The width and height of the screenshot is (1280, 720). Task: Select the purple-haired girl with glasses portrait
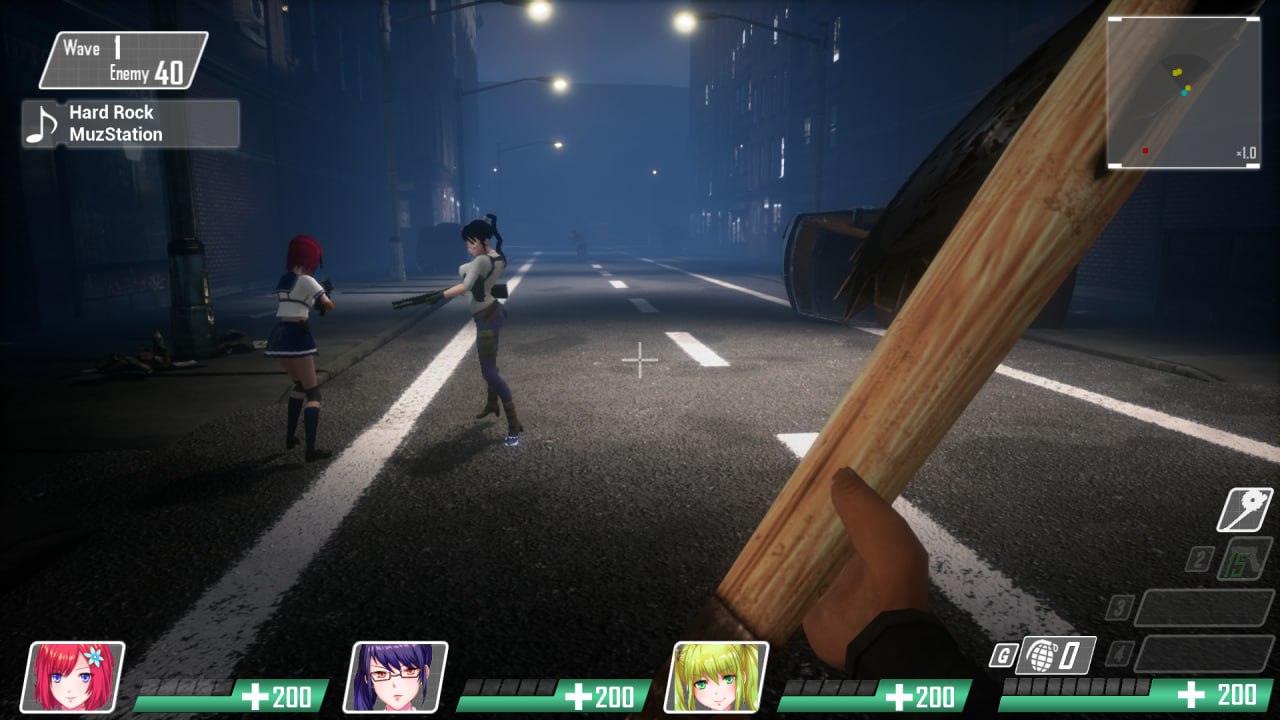click(x=396, y=677)
